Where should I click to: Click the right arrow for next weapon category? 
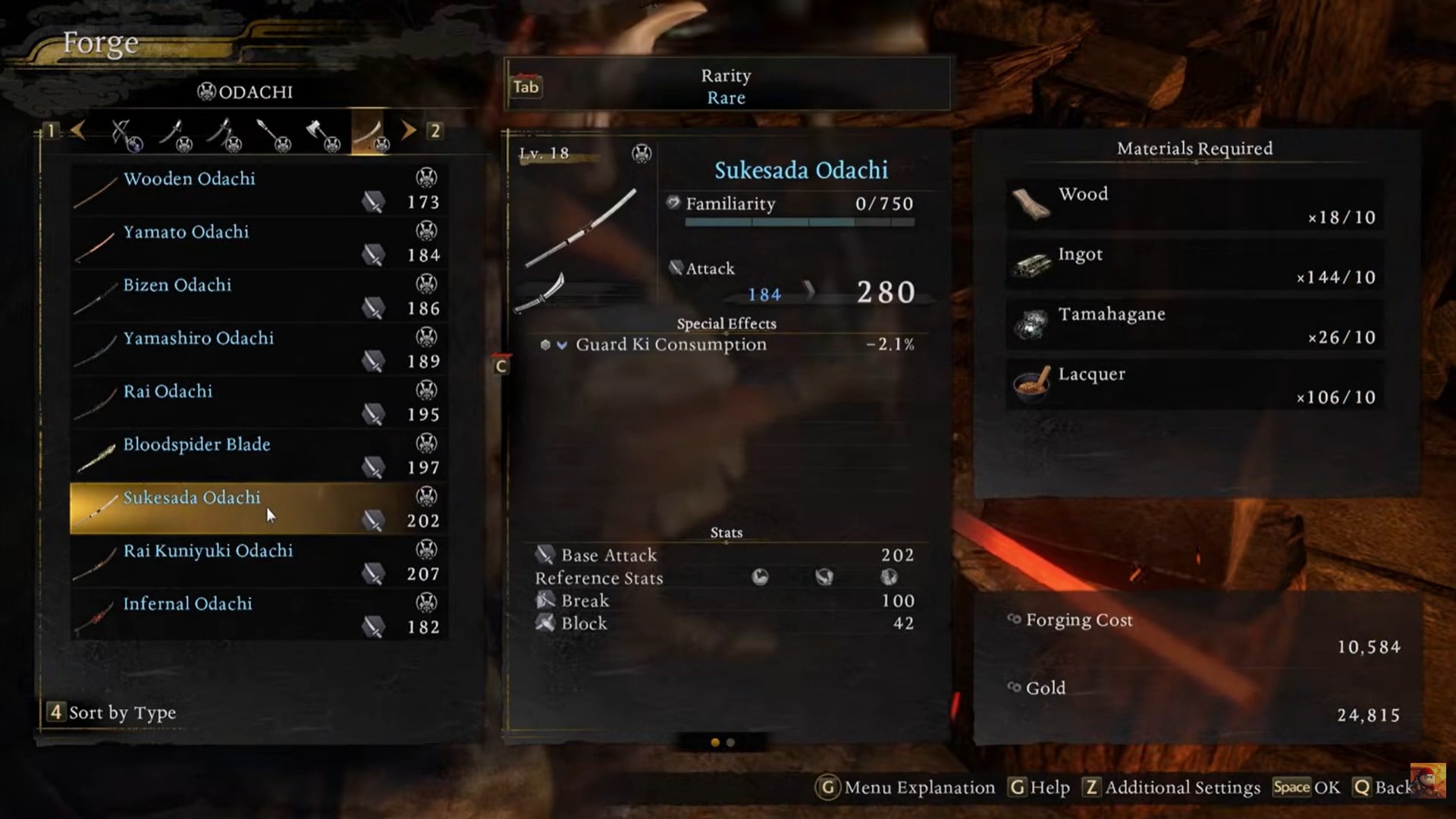click(409, 130)
